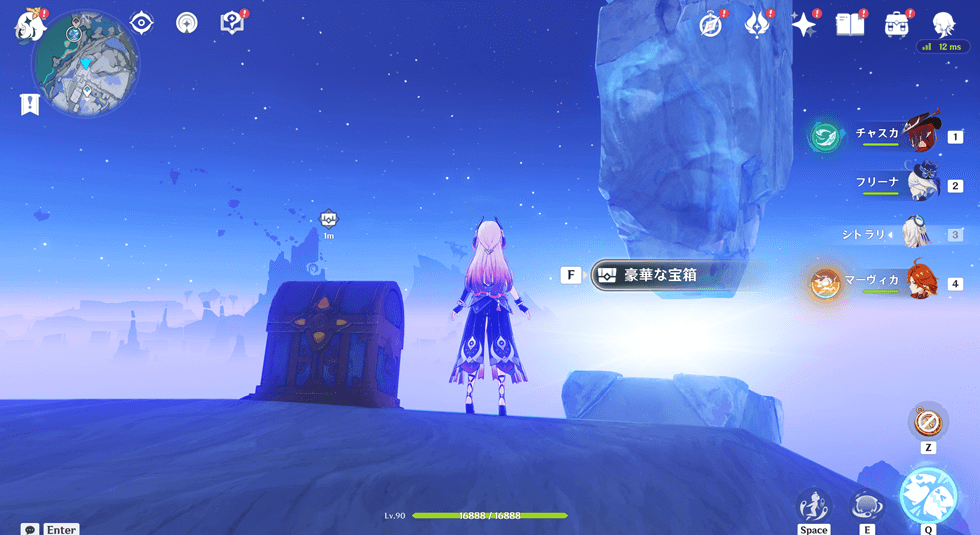Open the backpack inventory
Viewport: 980px width, 535px height.
tap(897, 25)
